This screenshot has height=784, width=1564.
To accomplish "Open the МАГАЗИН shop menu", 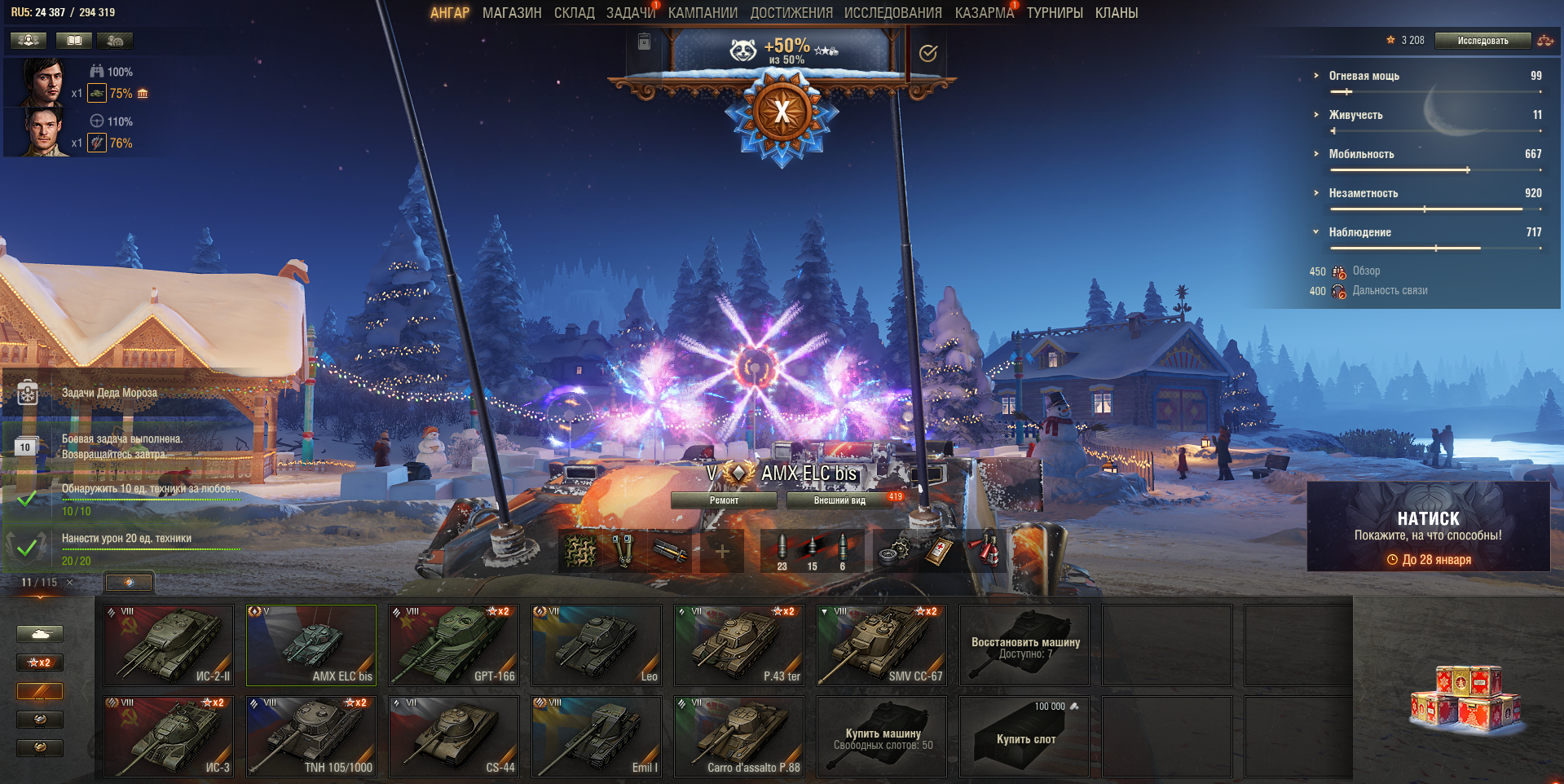I will point(512,13).
